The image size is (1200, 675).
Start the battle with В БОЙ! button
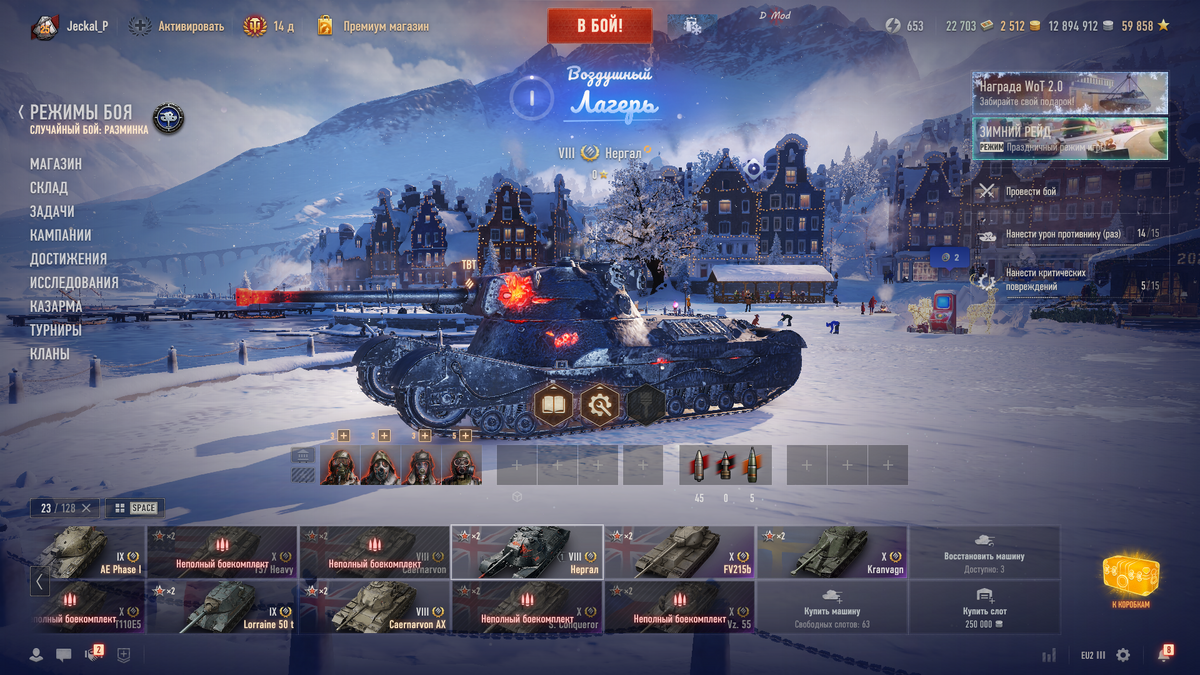(599, 26)
